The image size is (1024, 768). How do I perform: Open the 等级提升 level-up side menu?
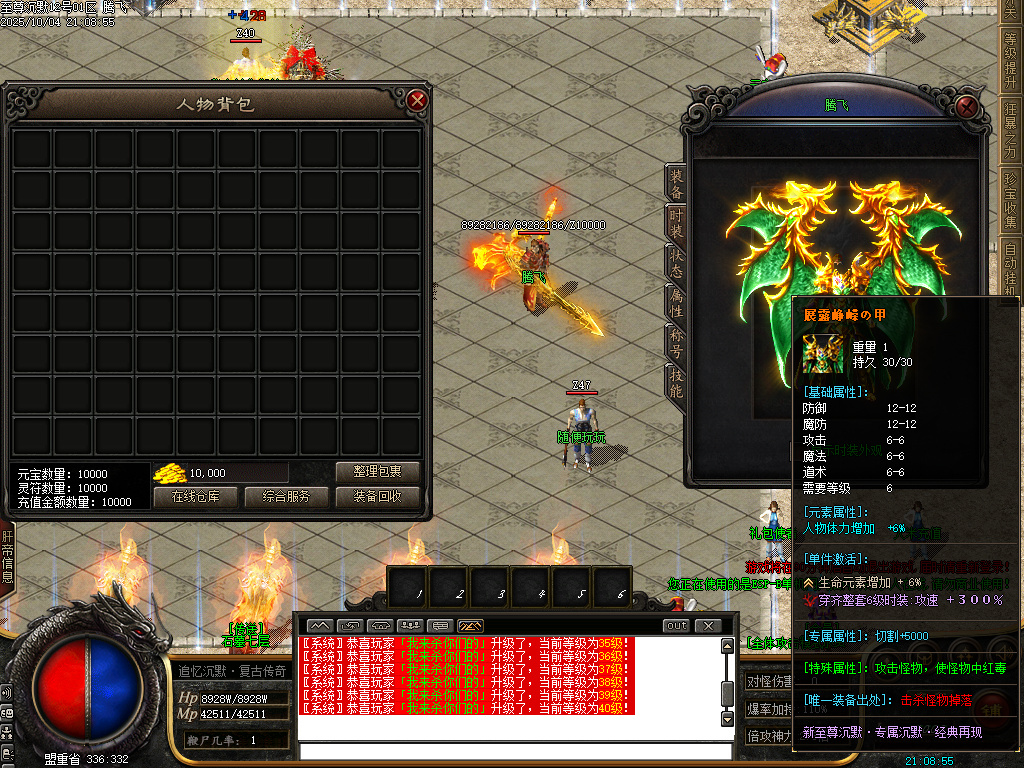click(x=1011, y=61)
